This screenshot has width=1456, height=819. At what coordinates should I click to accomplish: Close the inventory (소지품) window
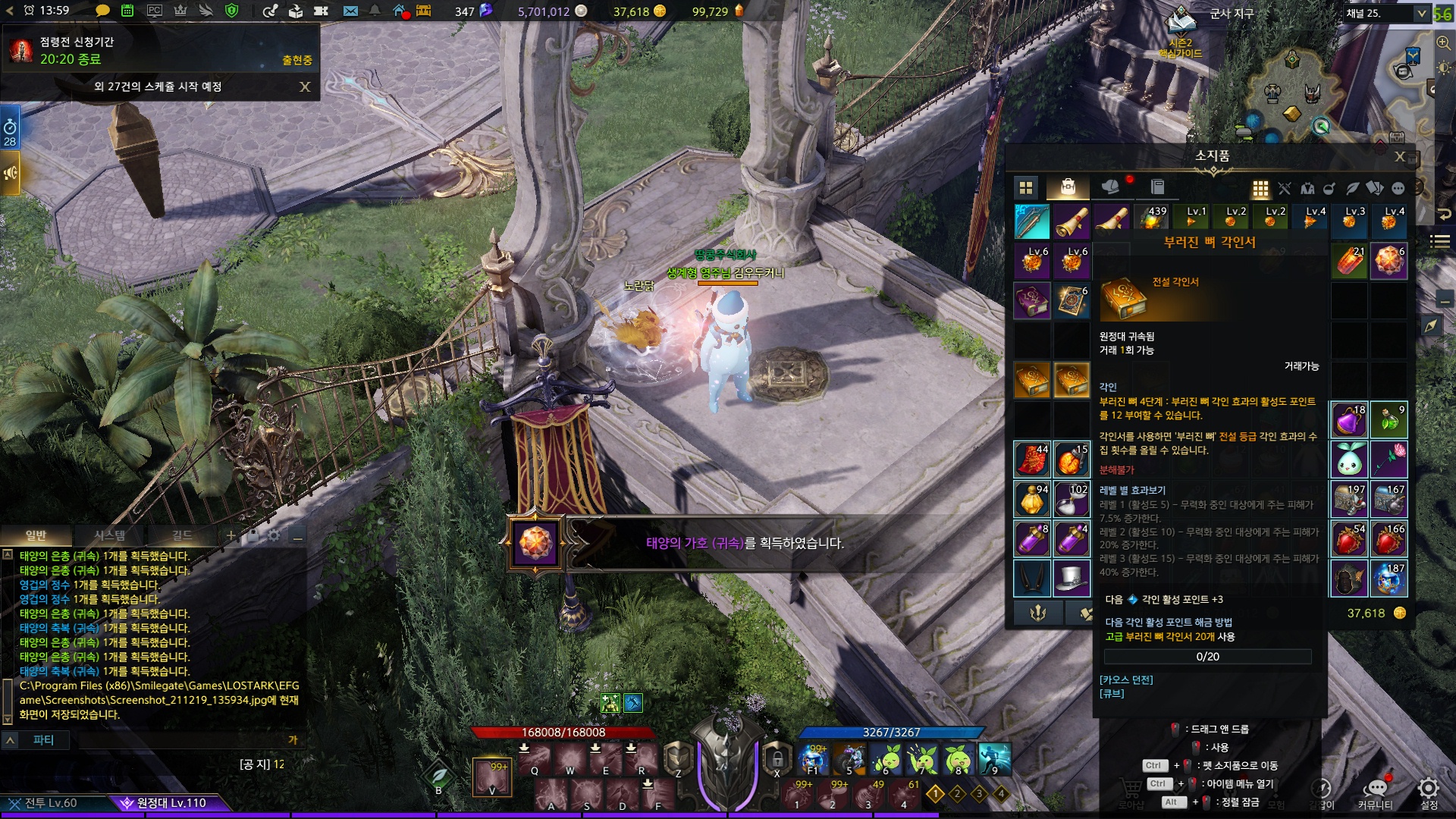[1400, 157]
